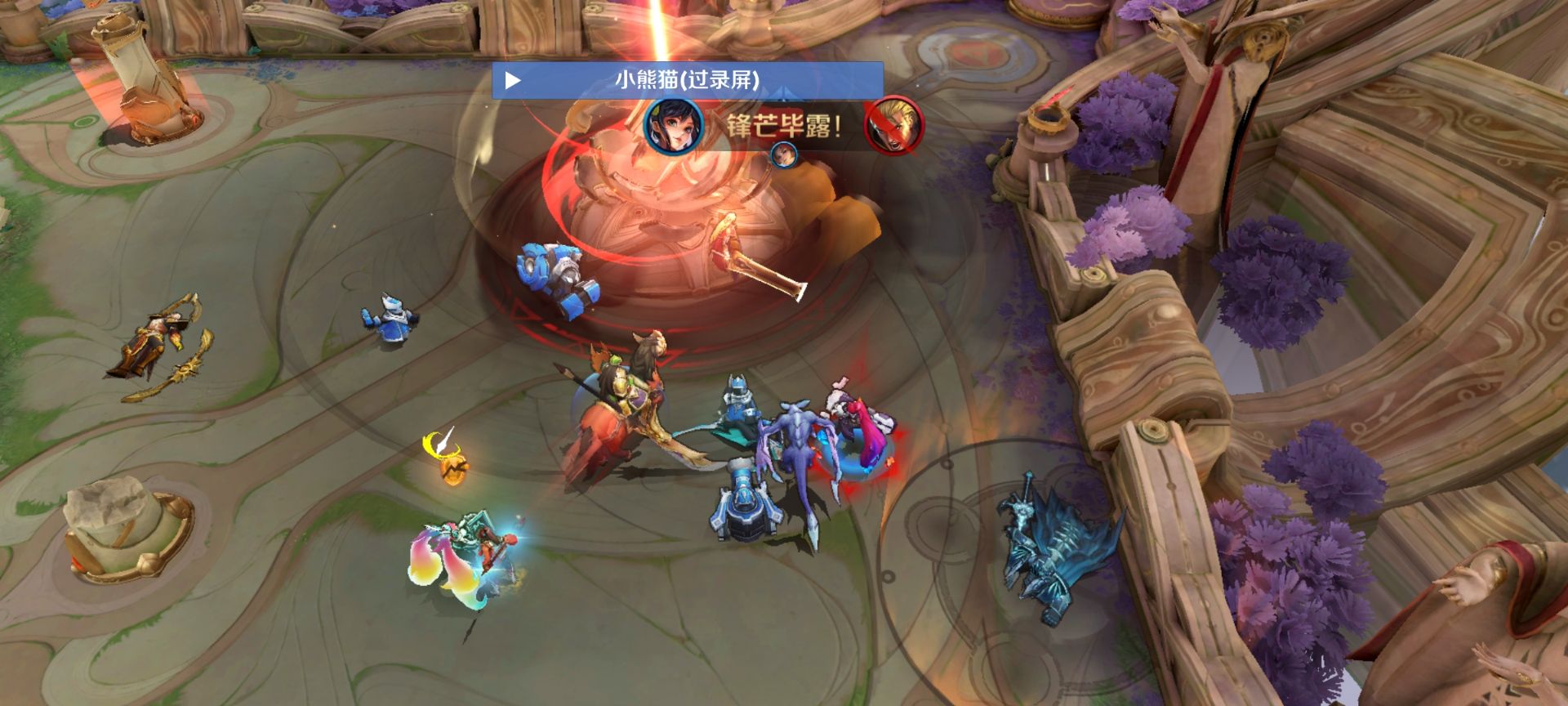Select the 小熊猫(过录屏) player name banner
This screenshot has height=706, width=1568.
[x=687, y=80]
